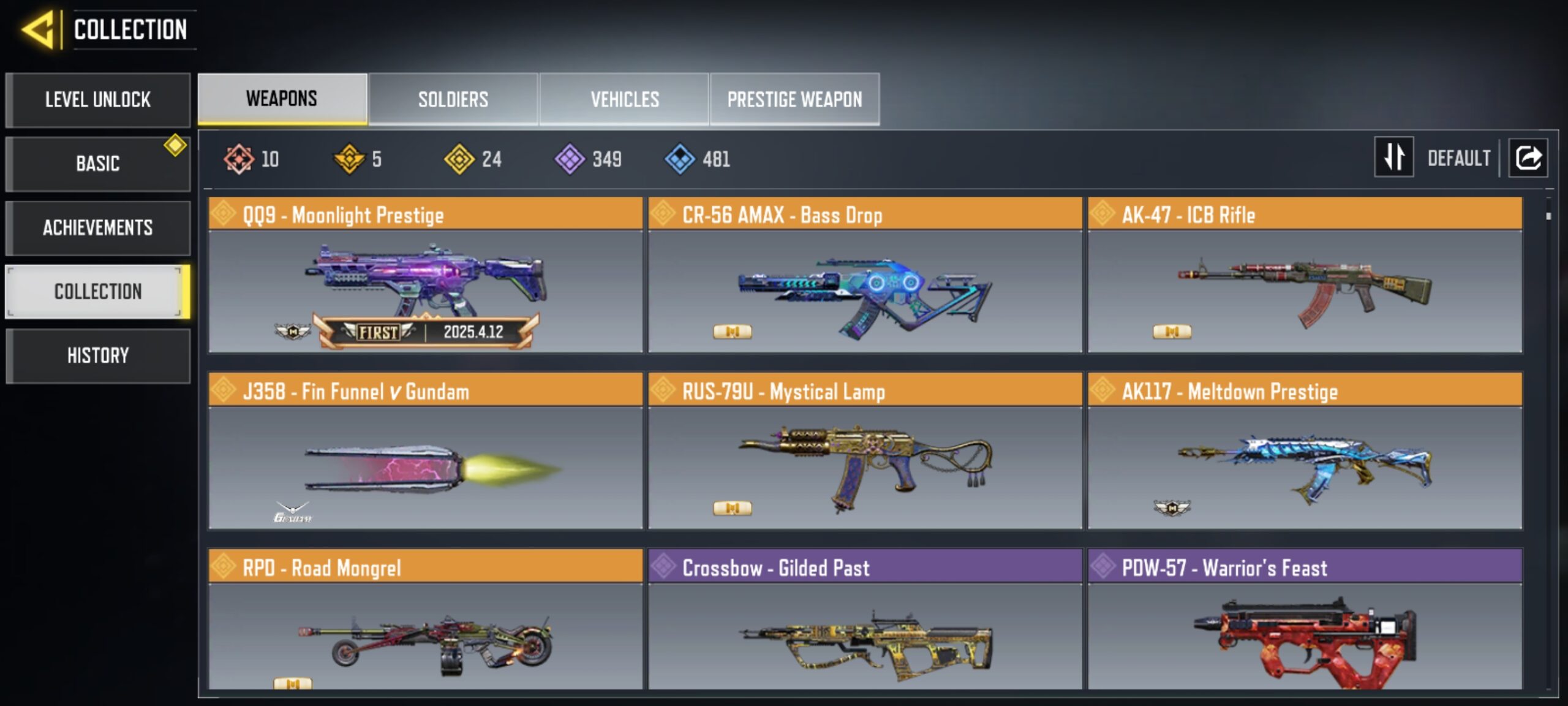Image resolution: width=1568 pixels, height=706 pixels.
Task: Select the mythic rarity filter icon
Action: (241, 158)
